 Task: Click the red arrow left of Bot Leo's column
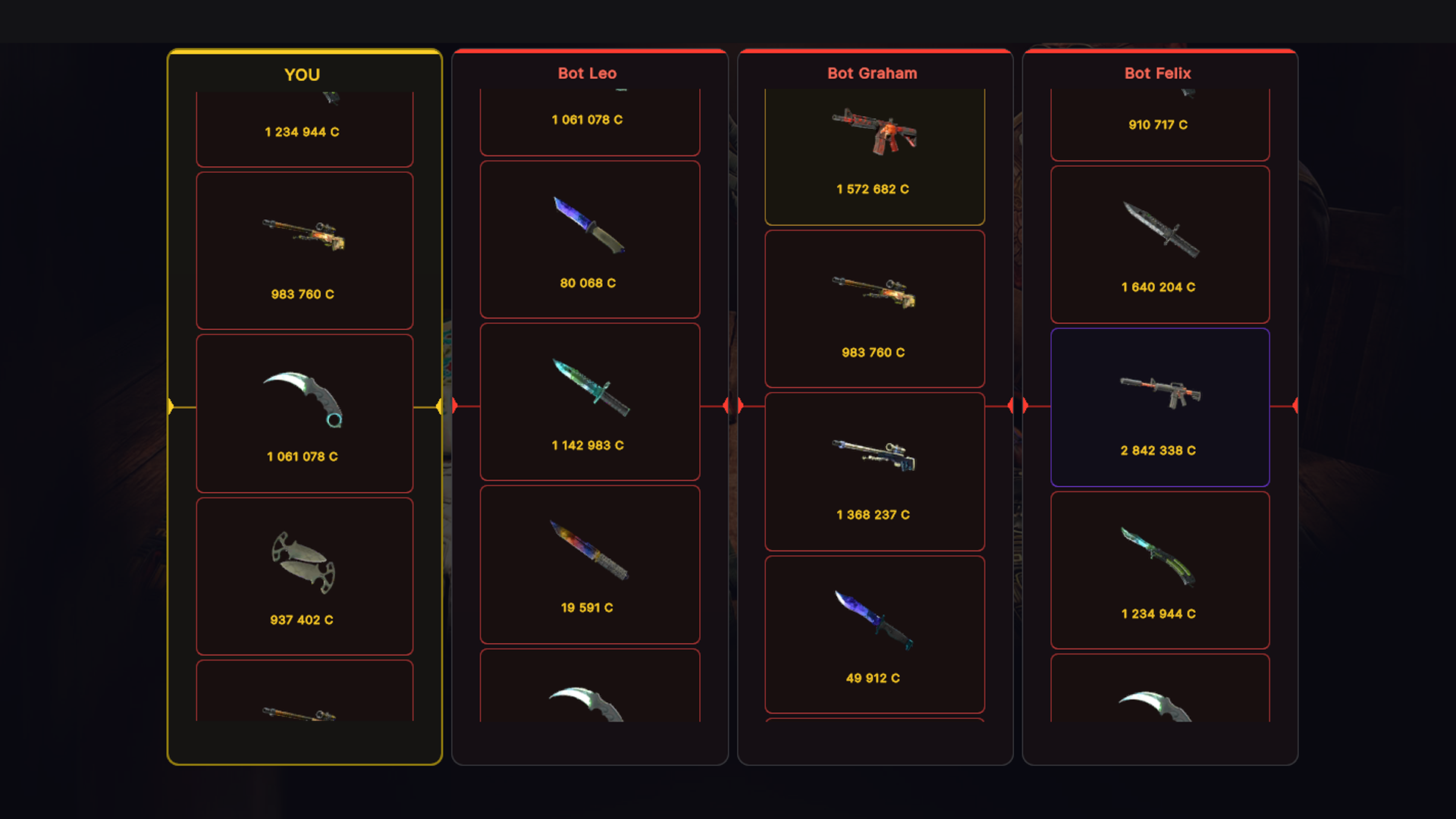click(x=453, y=406)
